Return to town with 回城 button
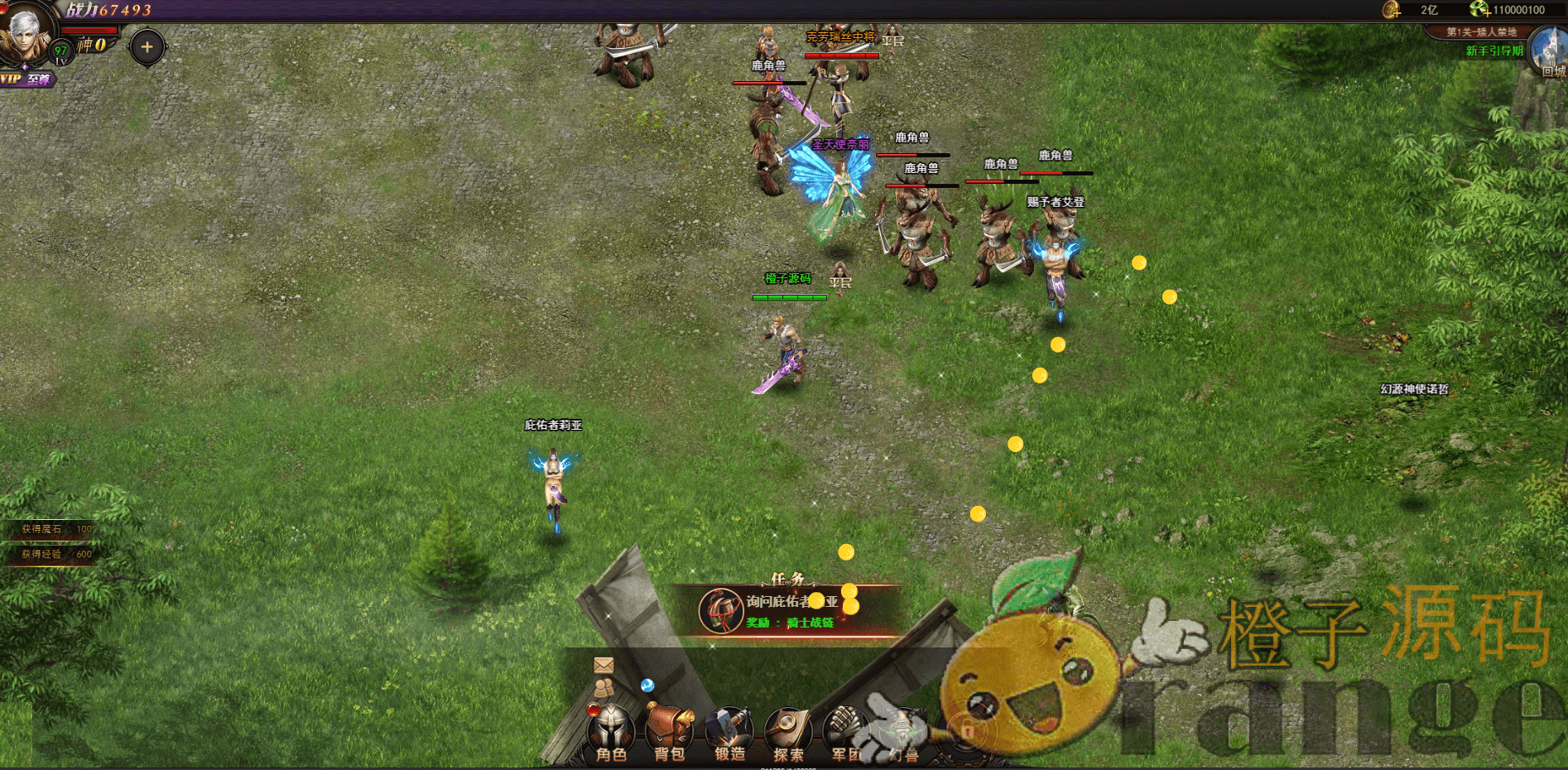Viewport: 1568px width, 770px height. (1549, 53)
